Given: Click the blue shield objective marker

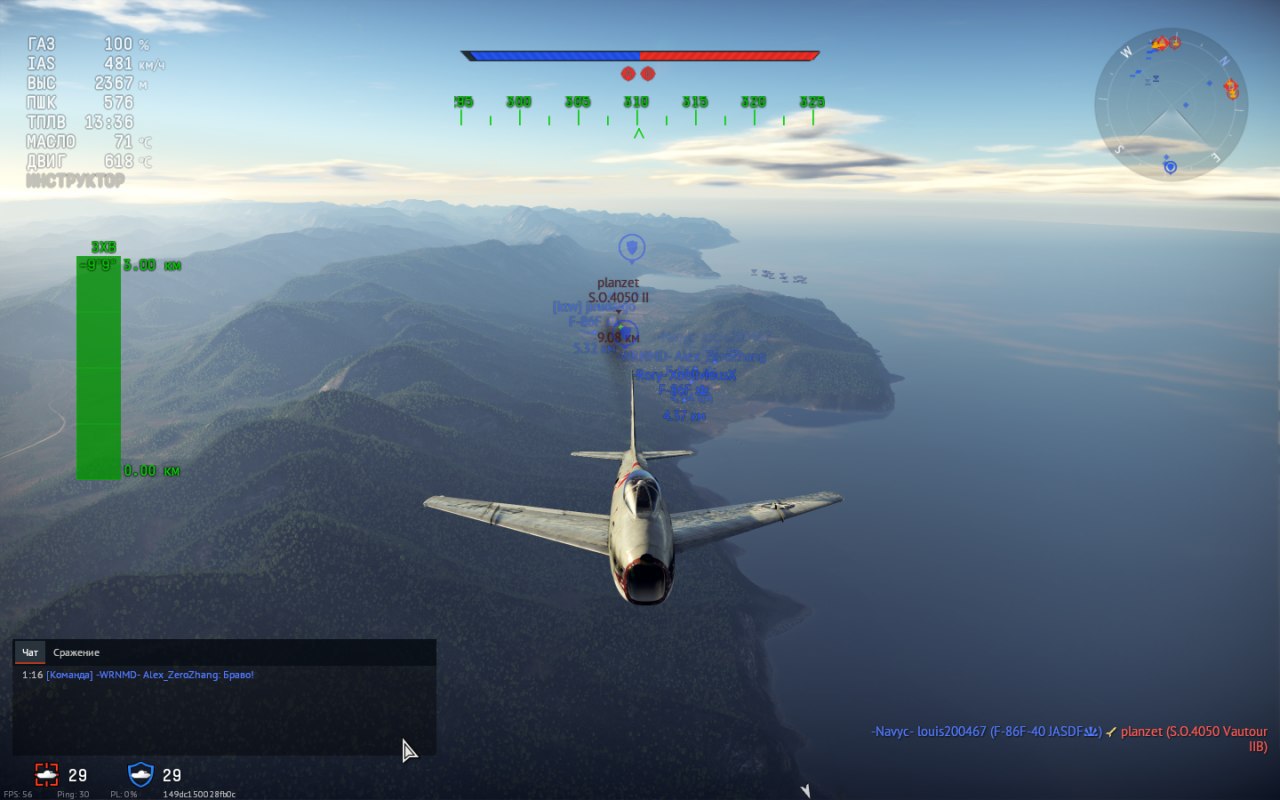Looking at the screenshot, I should 631,246.
